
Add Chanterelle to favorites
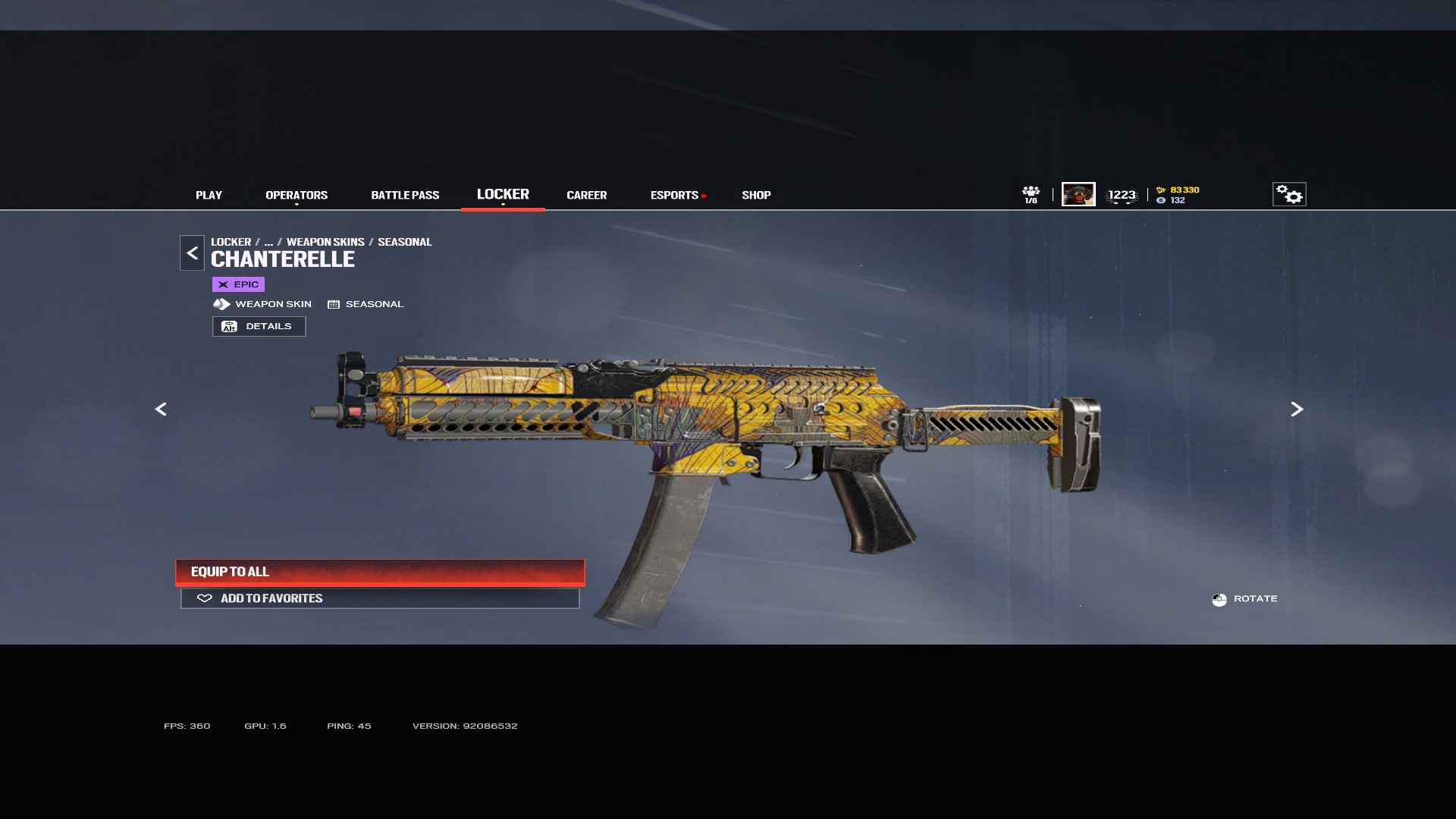coord(380,598)
